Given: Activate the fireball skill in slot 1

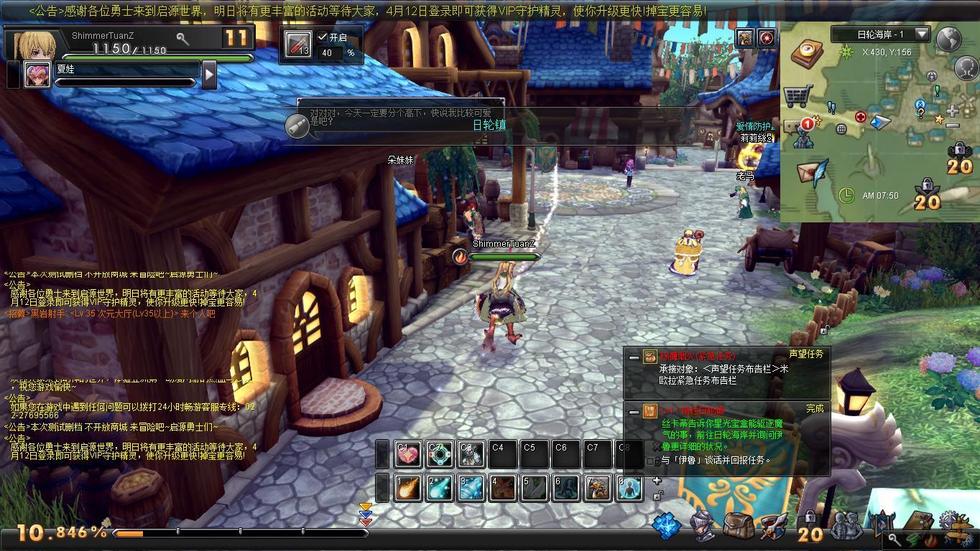Looking at the screenshot, I should point(407,487).
